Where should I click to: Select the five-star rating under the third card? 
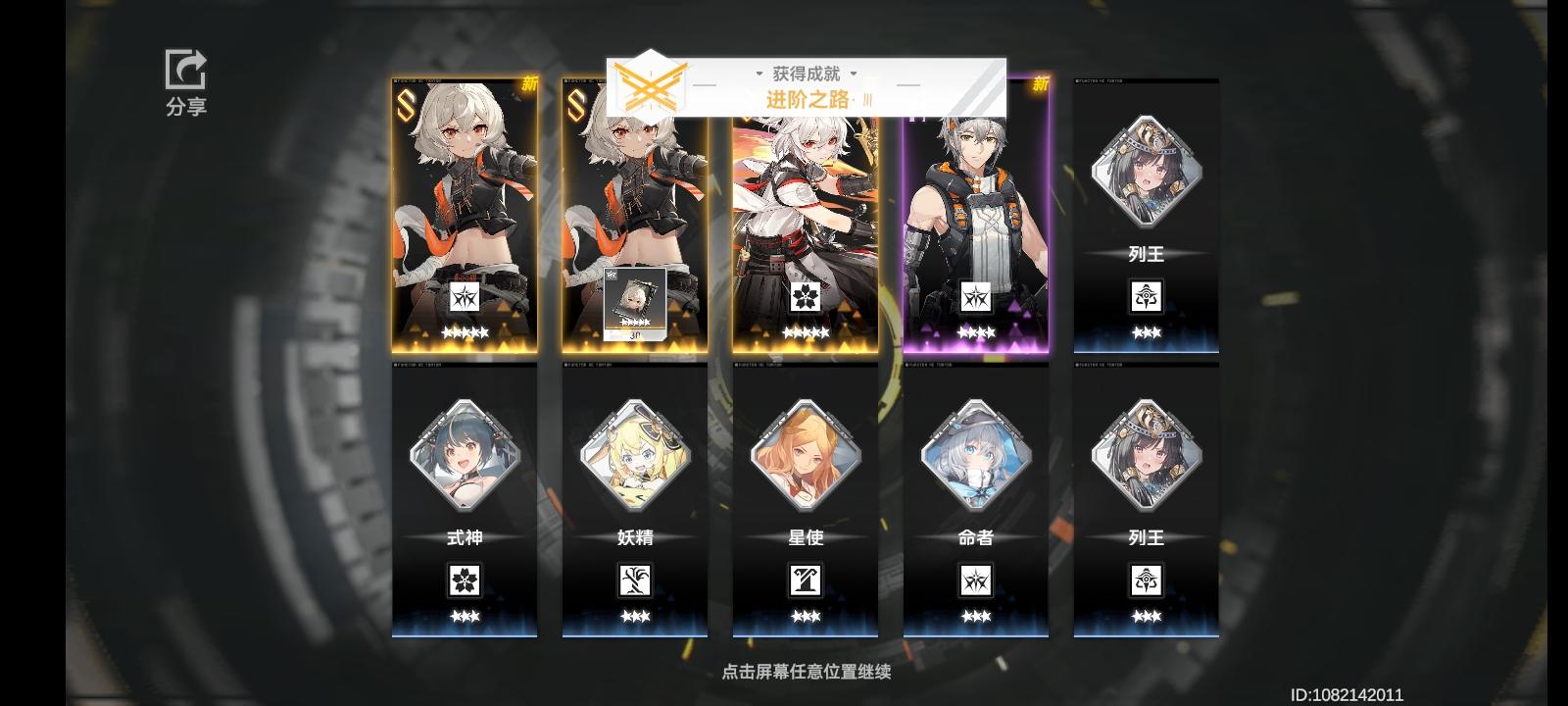(x=806, y=333)
